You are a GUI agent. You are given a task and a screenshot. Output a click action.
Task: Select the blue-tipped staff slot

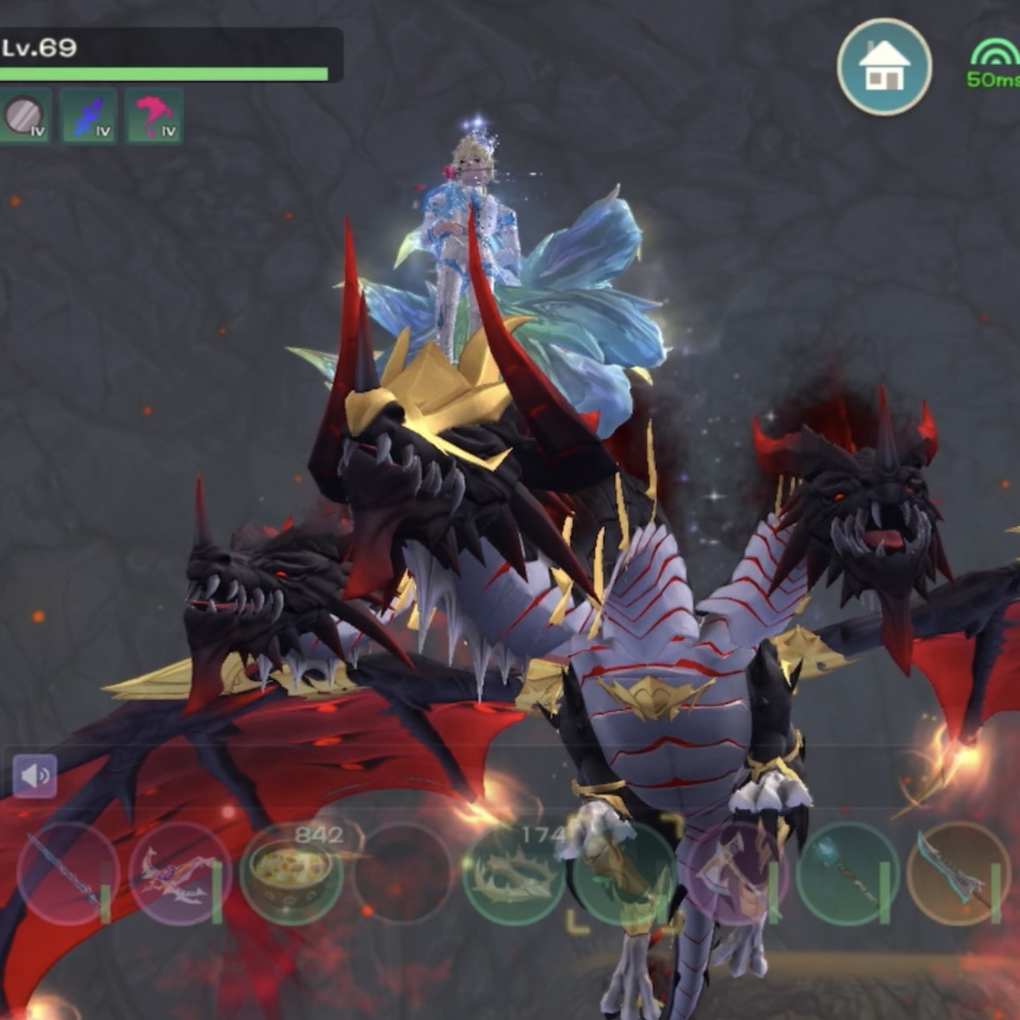coord(848,873)
